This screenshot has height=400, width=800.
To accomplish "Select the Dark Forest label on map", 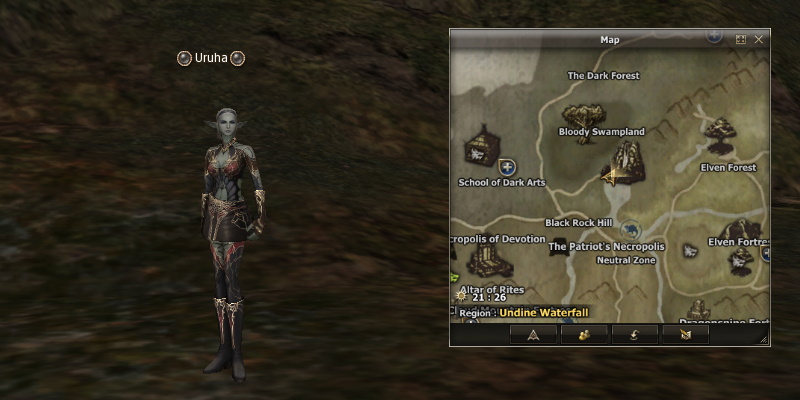I will click(x=603, y=76).
